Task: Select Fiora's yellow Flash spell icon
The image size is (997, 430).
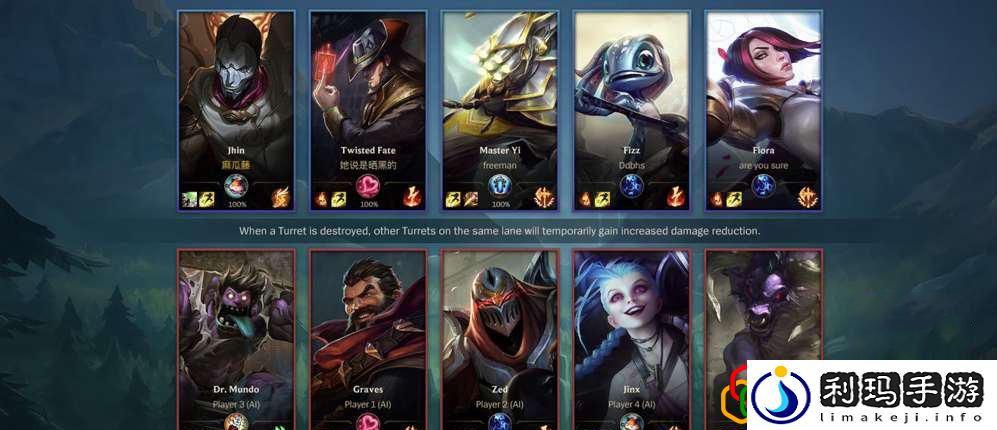Action: [x=733, y=199]
